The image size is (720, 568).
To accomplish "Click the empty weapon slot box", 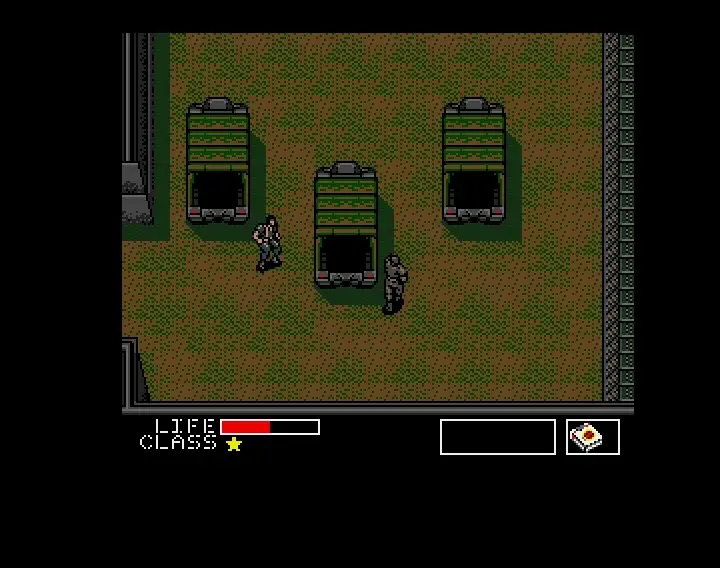I will click(497, 437).
